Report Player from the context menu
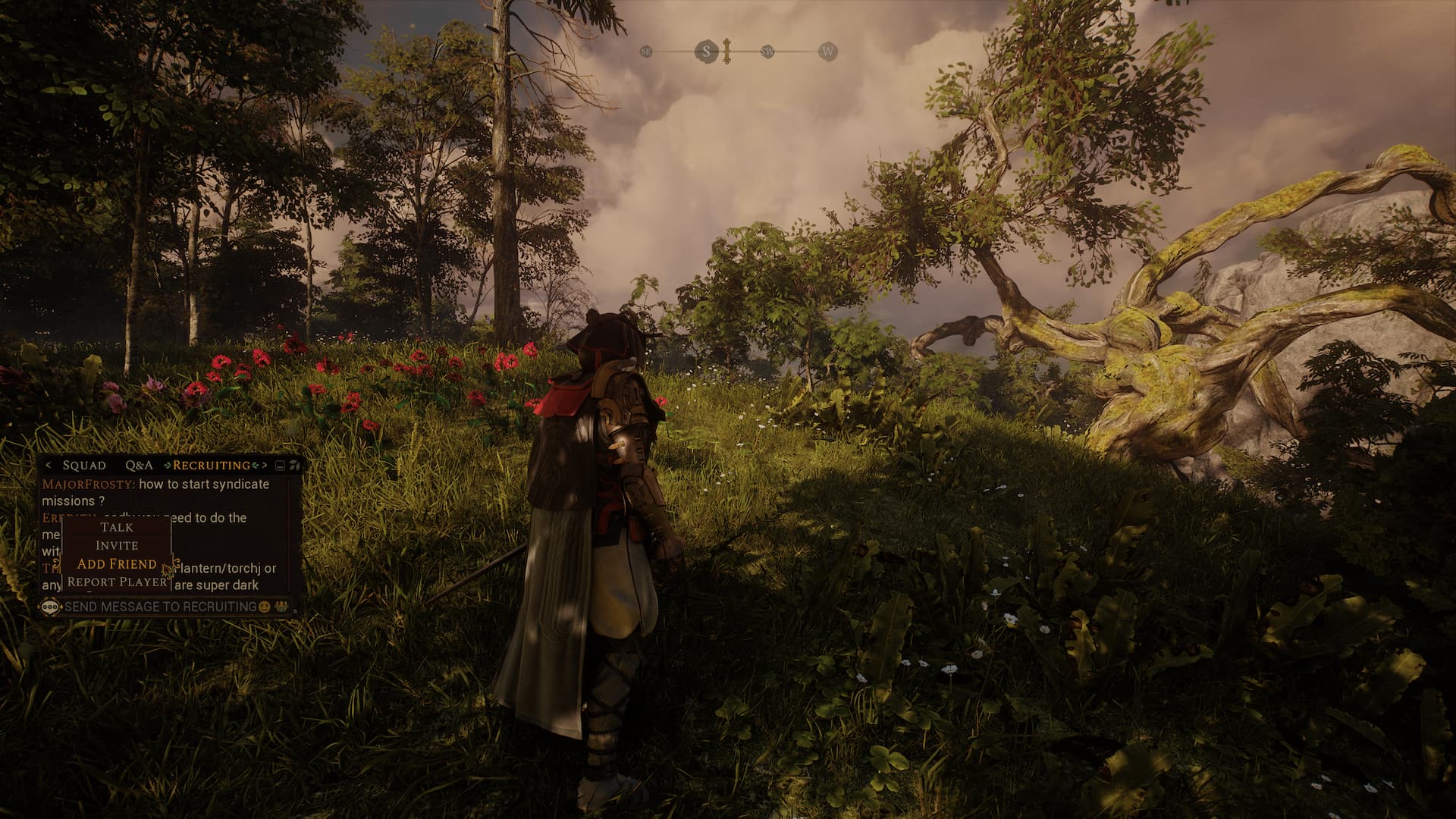The height and width of the screenshot is (819, 1456). point(117,582)
